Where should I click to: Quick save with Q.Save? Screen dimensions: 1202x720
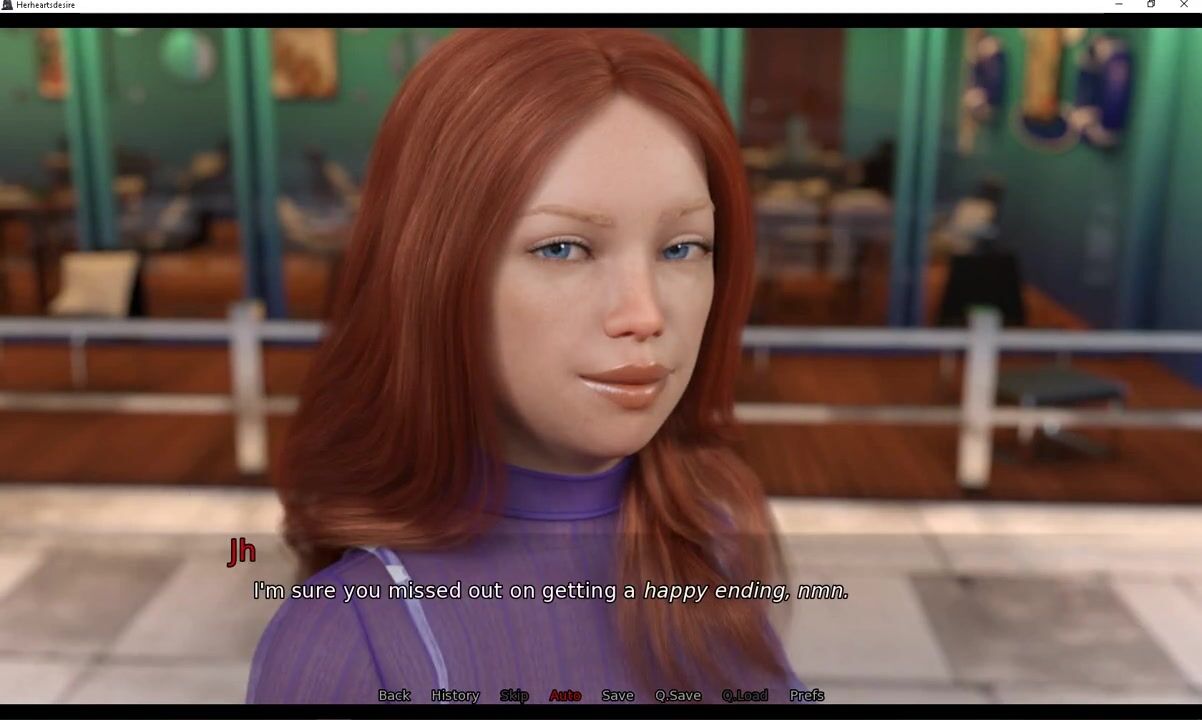678,695
